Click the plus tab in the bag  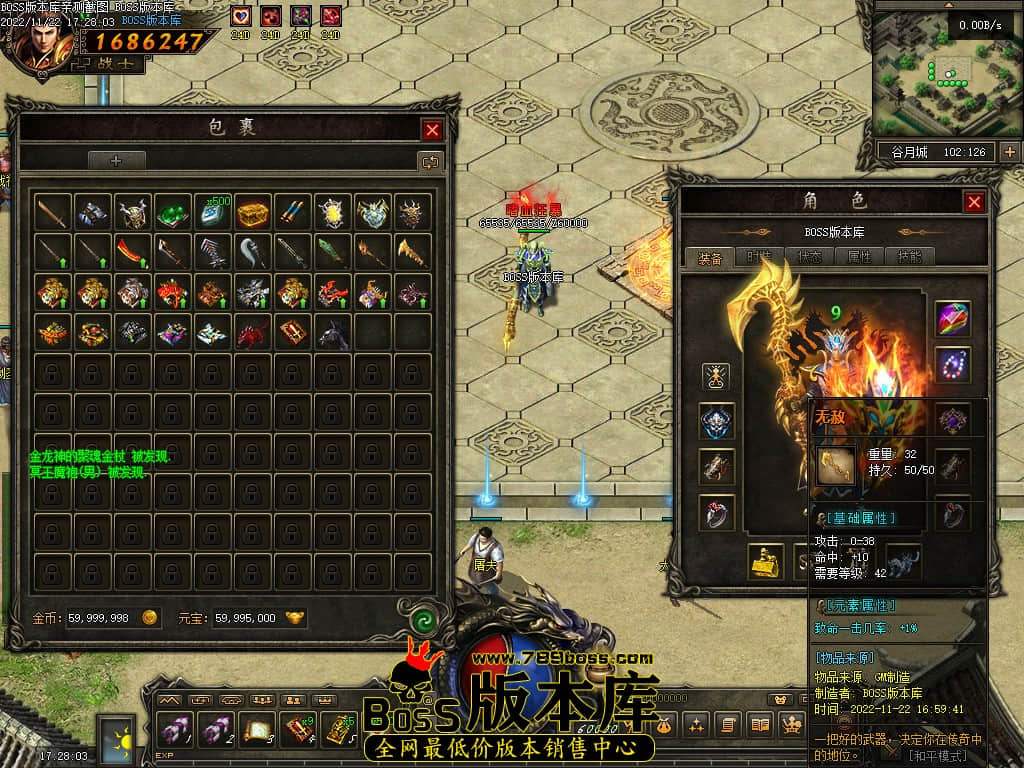[116, 160]
